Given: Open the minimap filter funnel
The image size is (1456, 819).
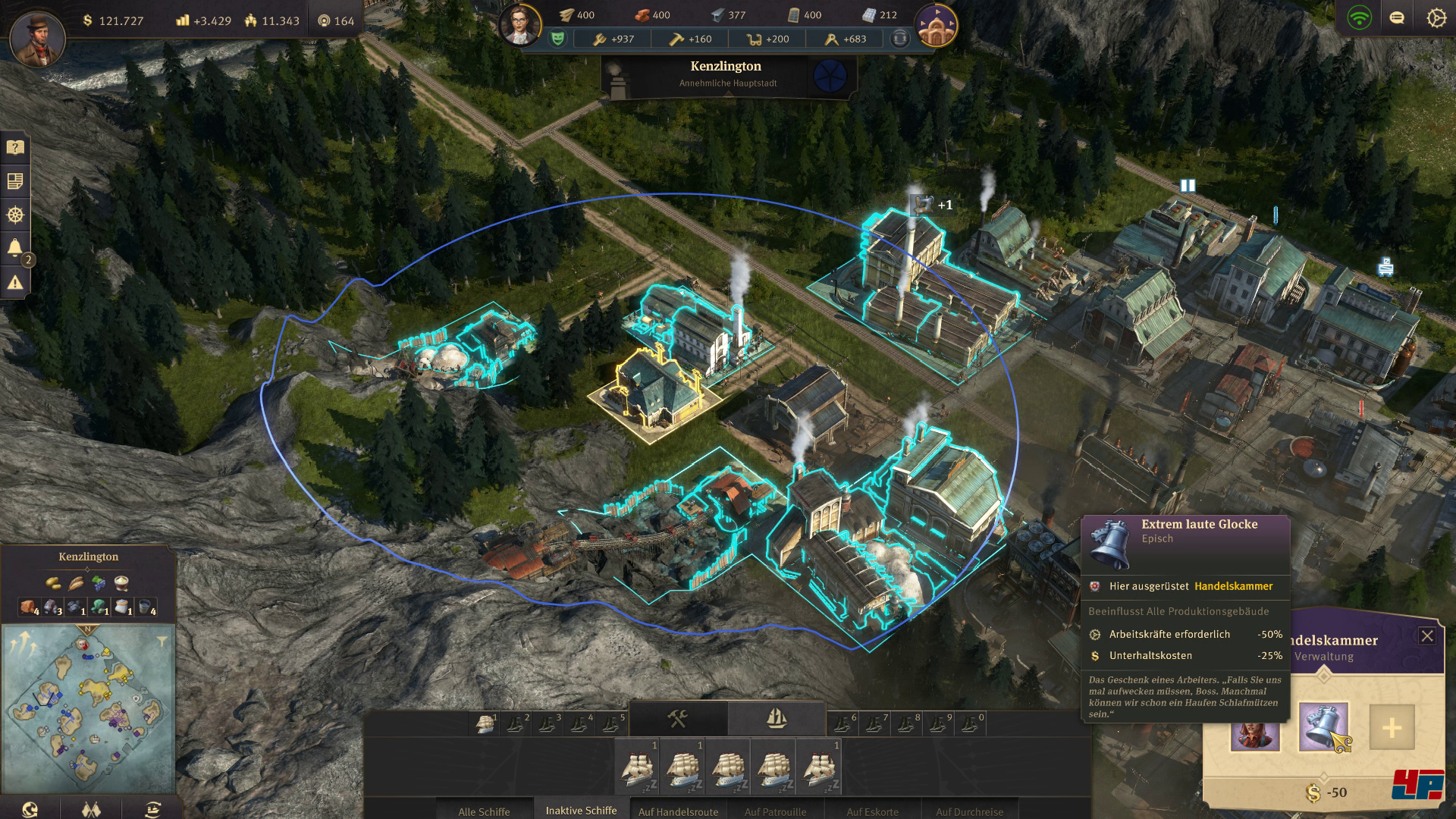Looking at the screenshot, I should click(162, 642).
